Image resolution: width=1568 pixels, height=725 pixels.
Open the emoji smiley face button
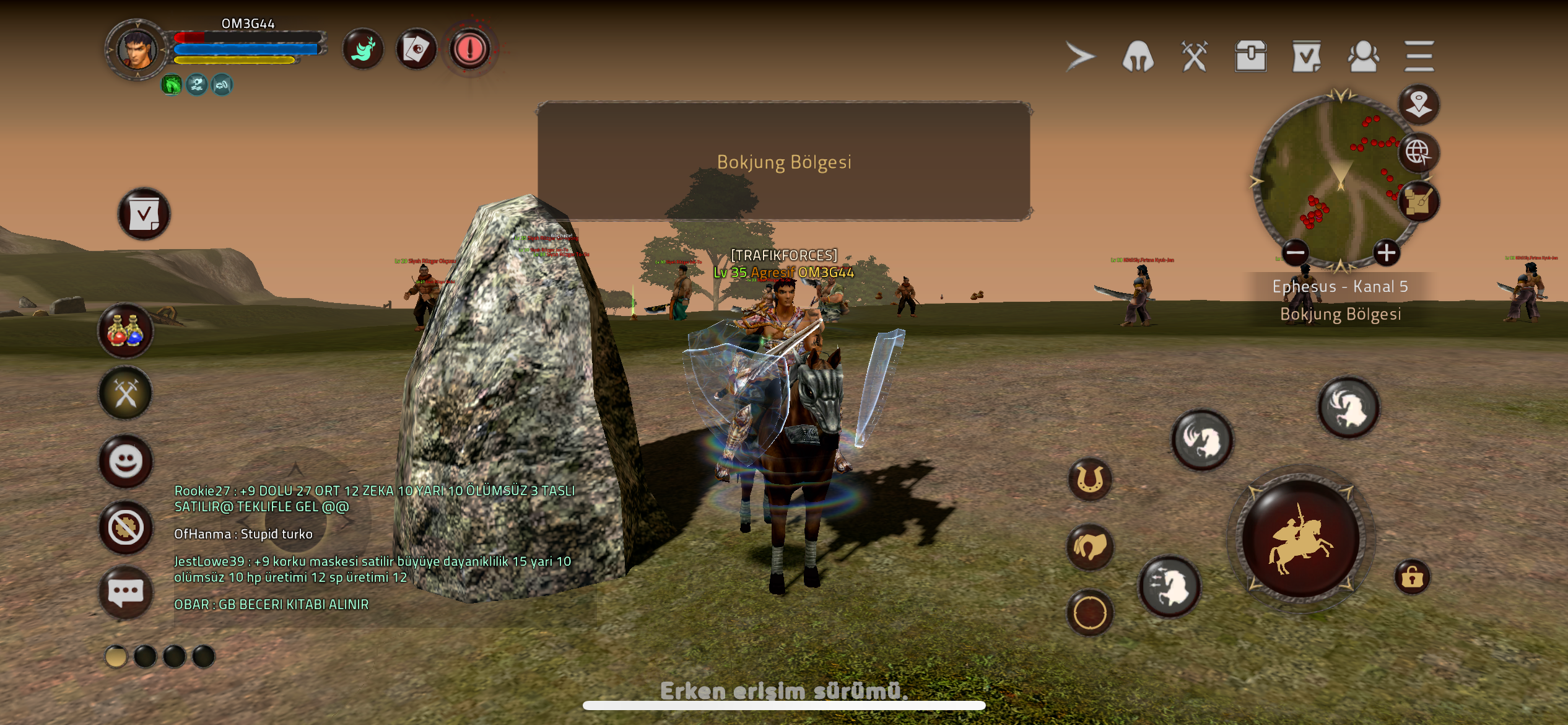pyautogui.click(x=126, y=461)
